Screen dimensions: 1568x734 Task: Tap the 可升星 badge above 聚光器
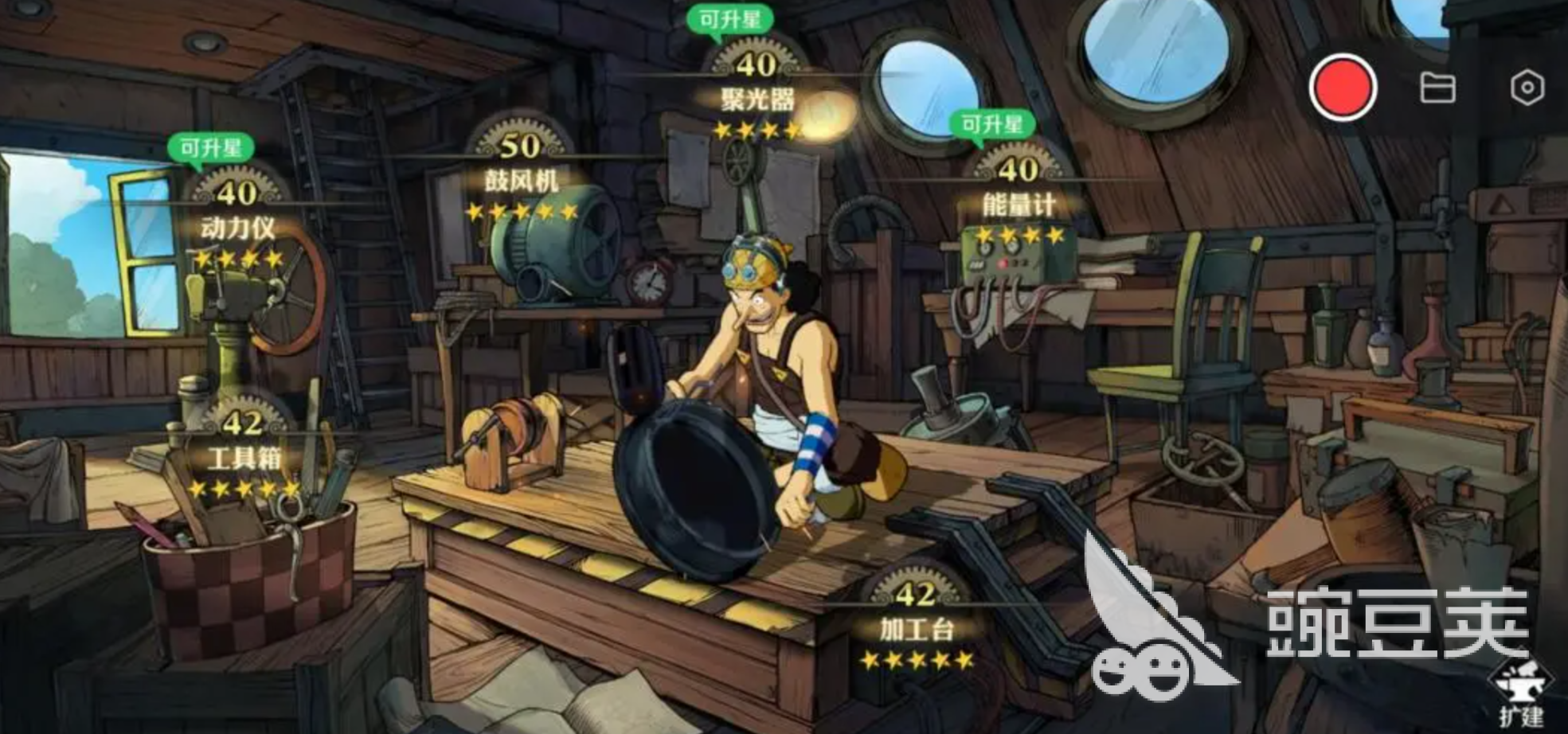click(x=729, y=19)
